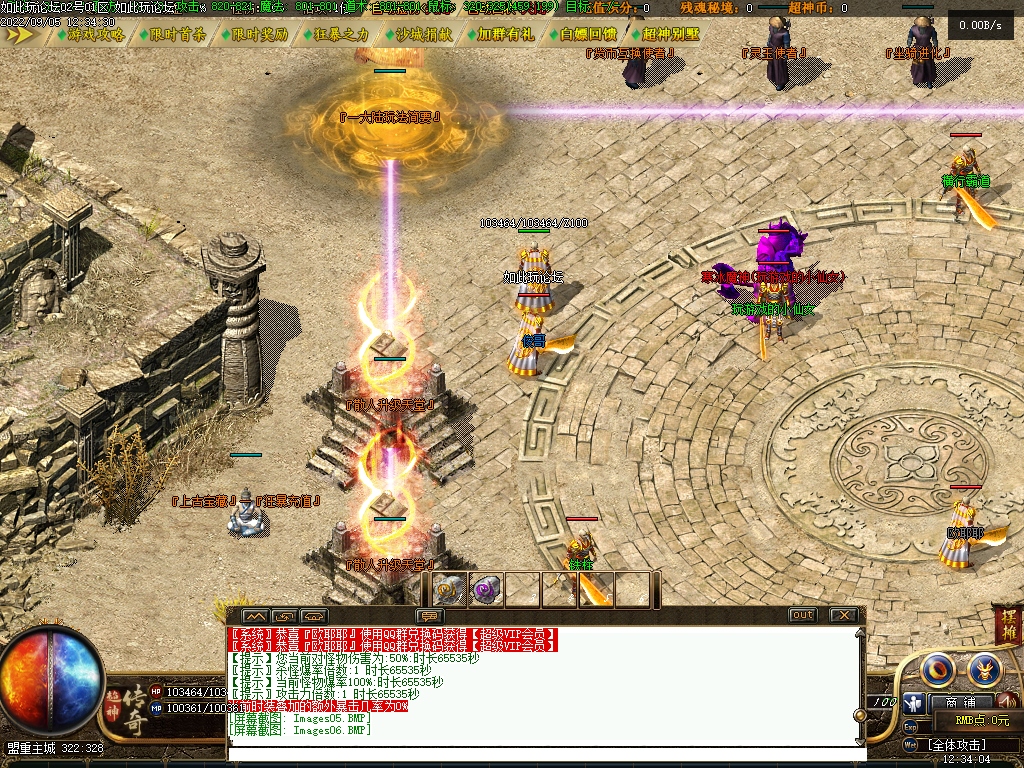Click the chat text input field
Screen dimensions: 1024x768
coord(540,750)
